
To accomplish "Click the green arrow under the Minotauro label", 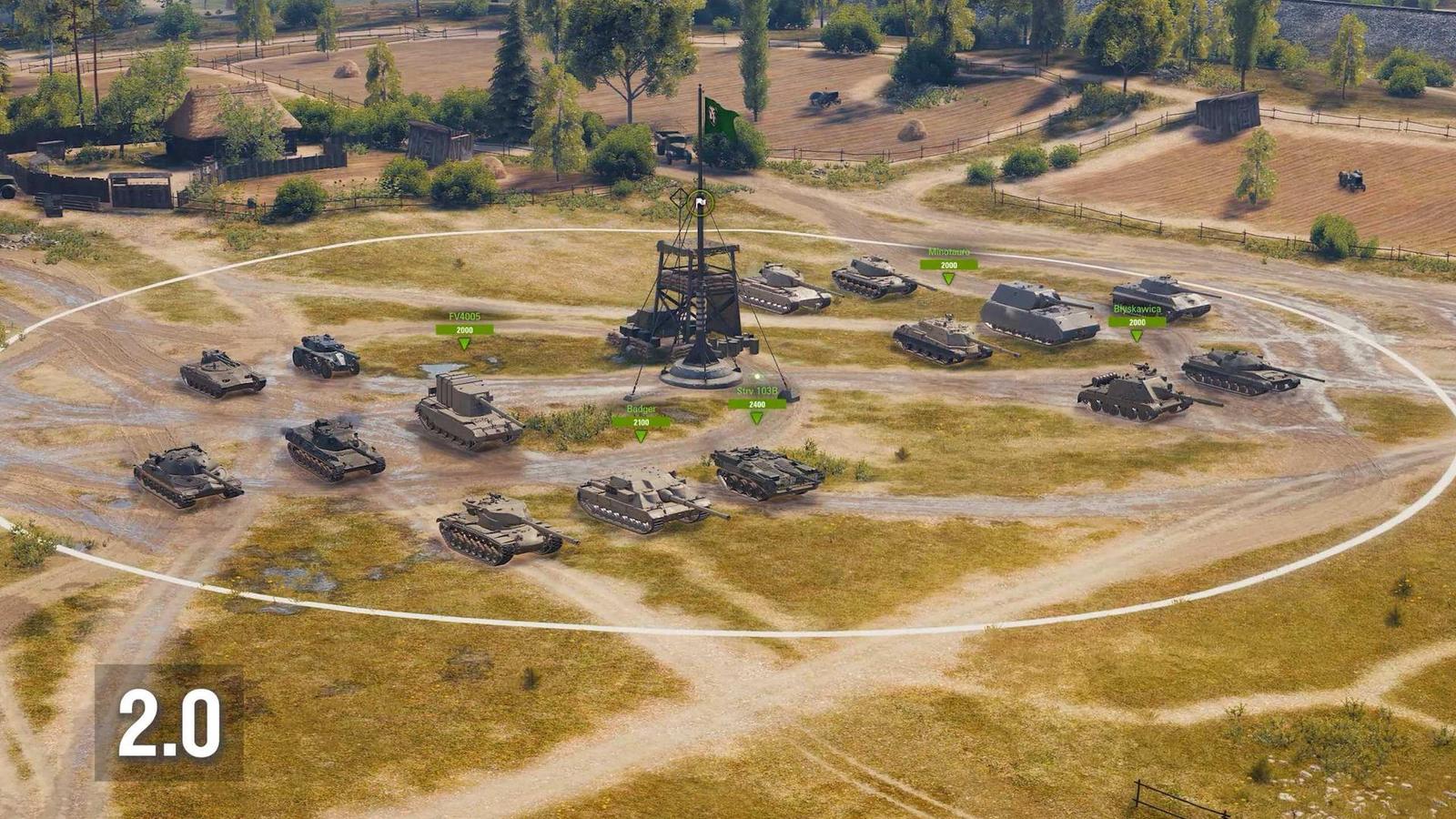I will 948,278.
